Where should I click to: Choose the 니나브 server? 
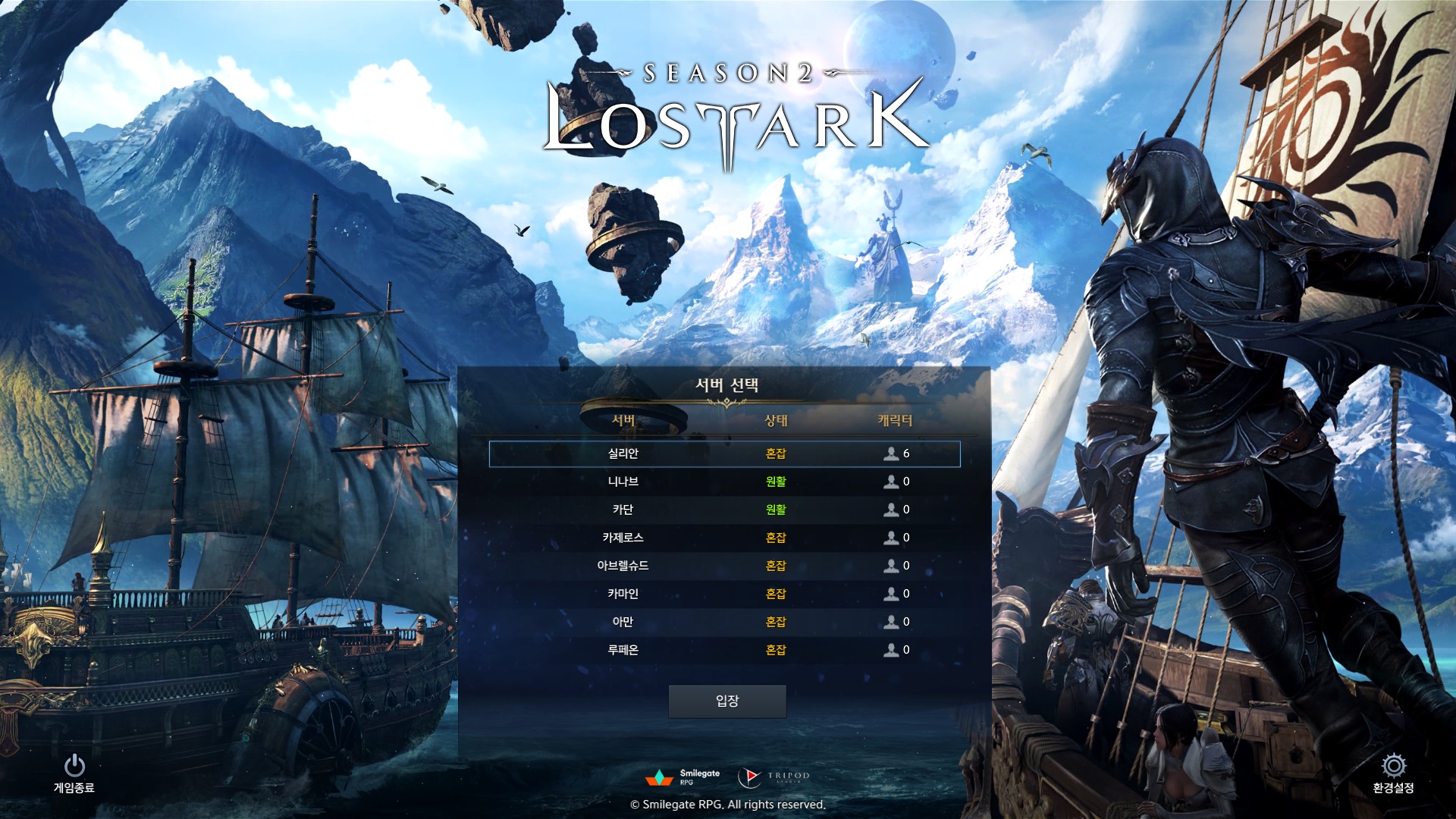(724, 482)
